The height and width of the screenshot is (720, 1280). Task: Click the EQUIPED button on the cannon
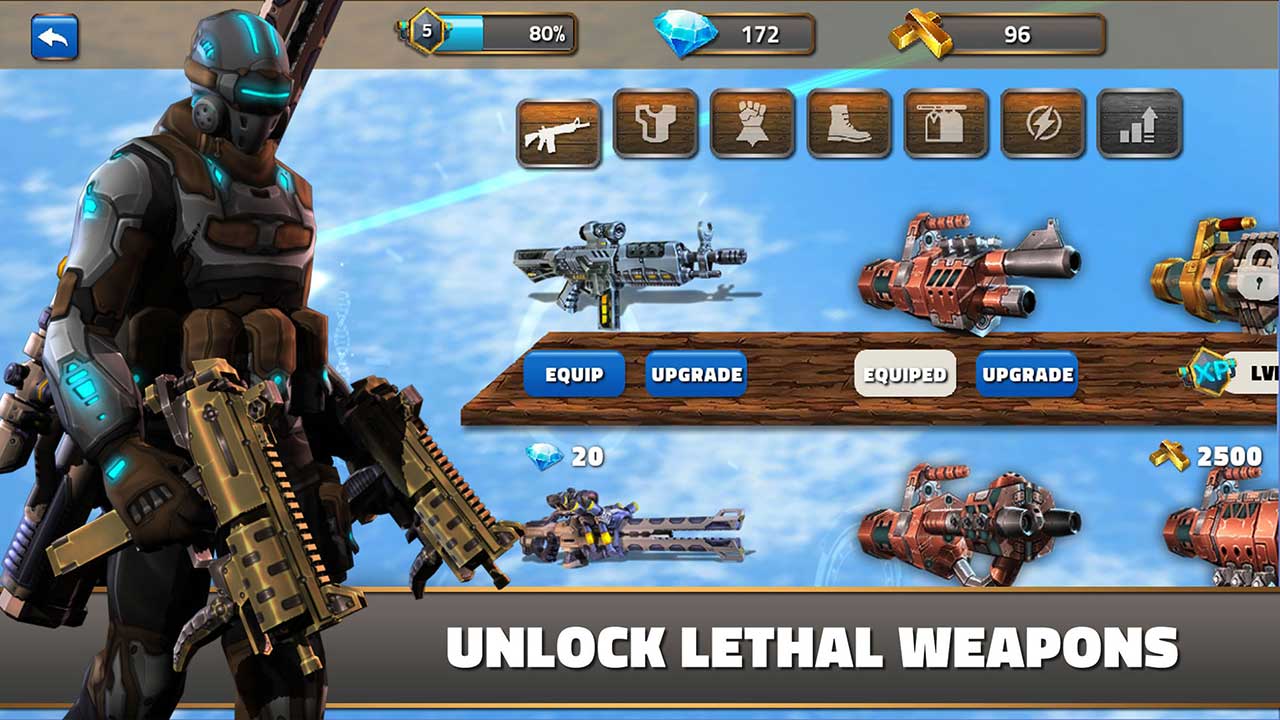pyautogui.click(x=905, y=372)
